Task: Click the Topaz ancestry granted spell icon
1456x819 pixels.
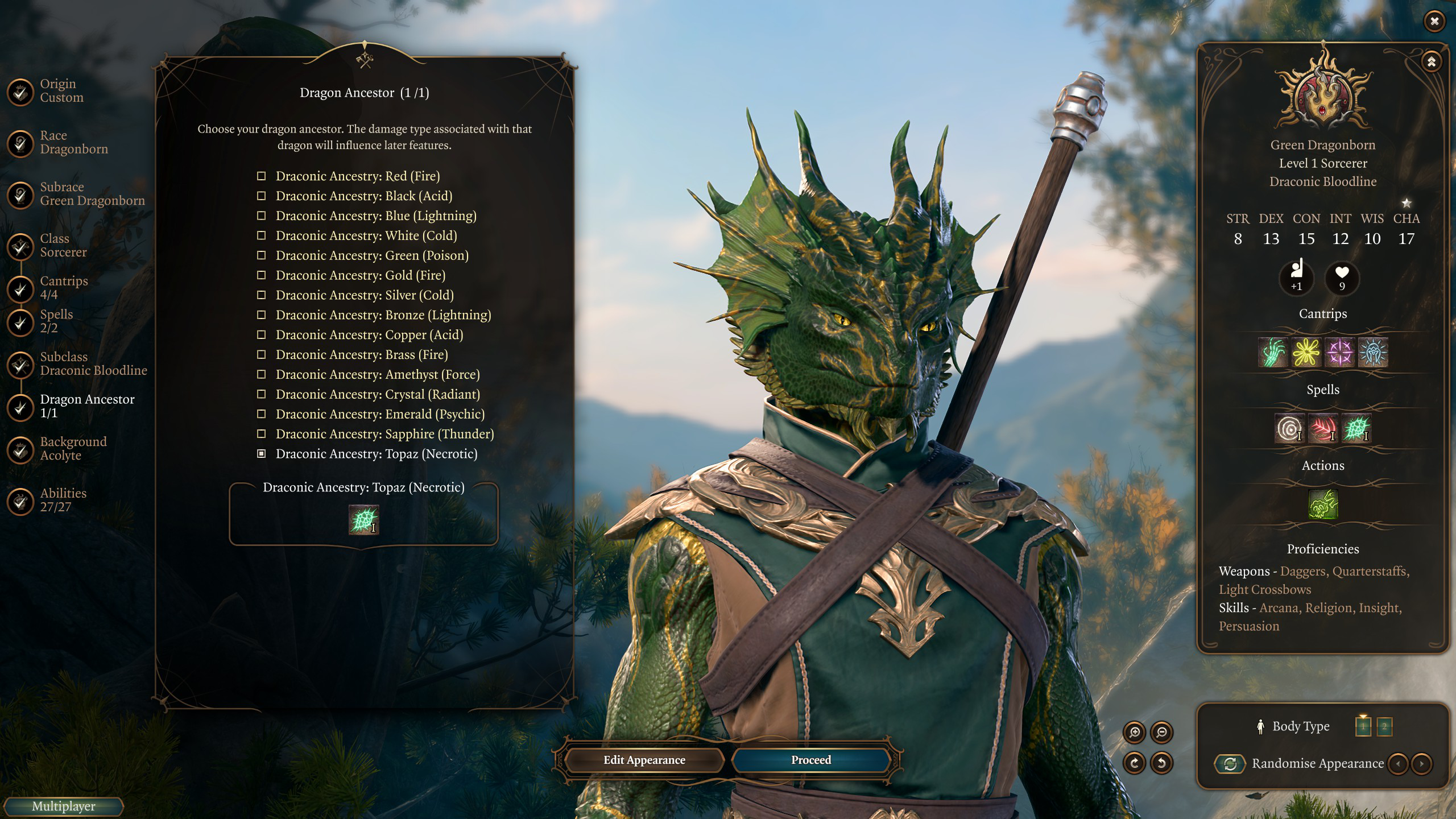Action: click(x=363, y=520)
